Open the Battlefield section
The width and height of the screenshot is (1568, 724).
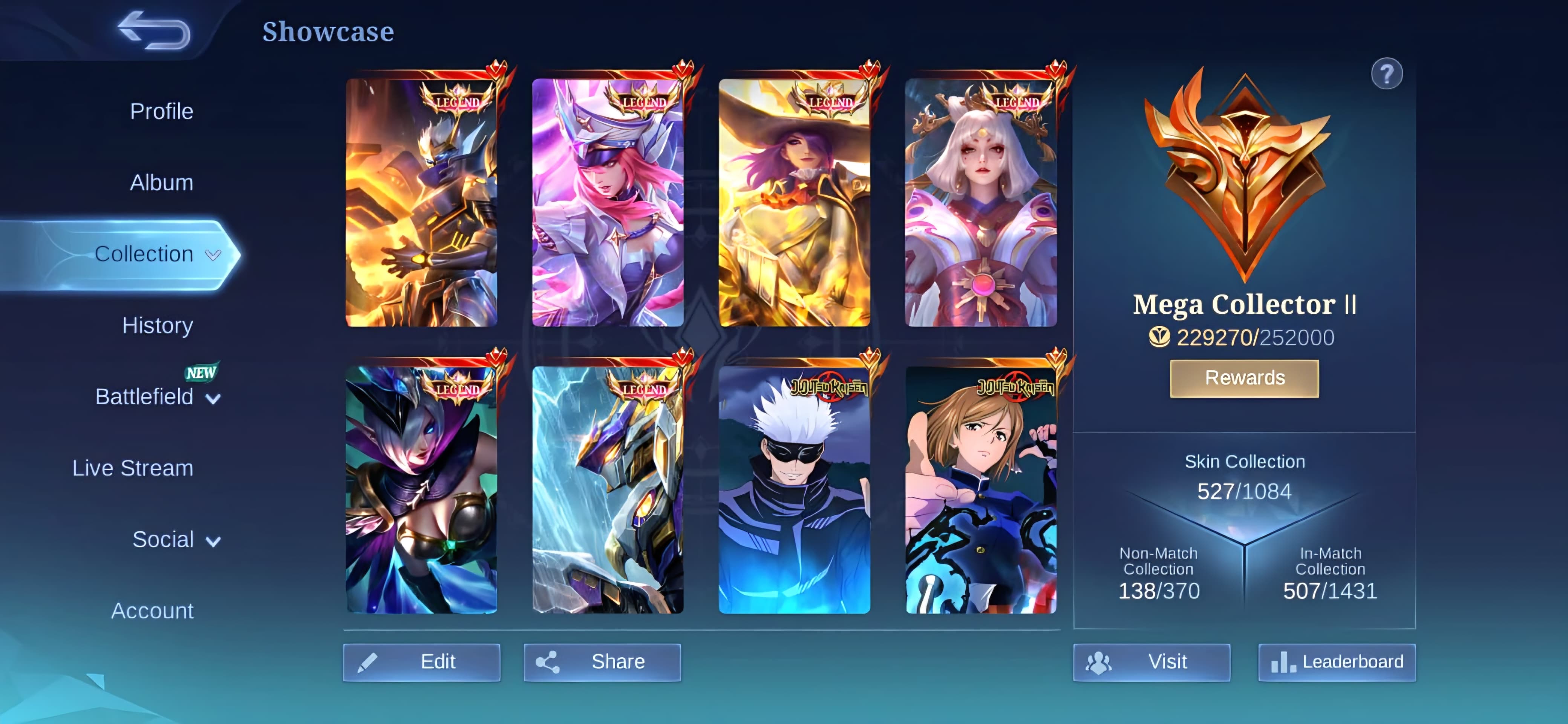tap(144, 396)
